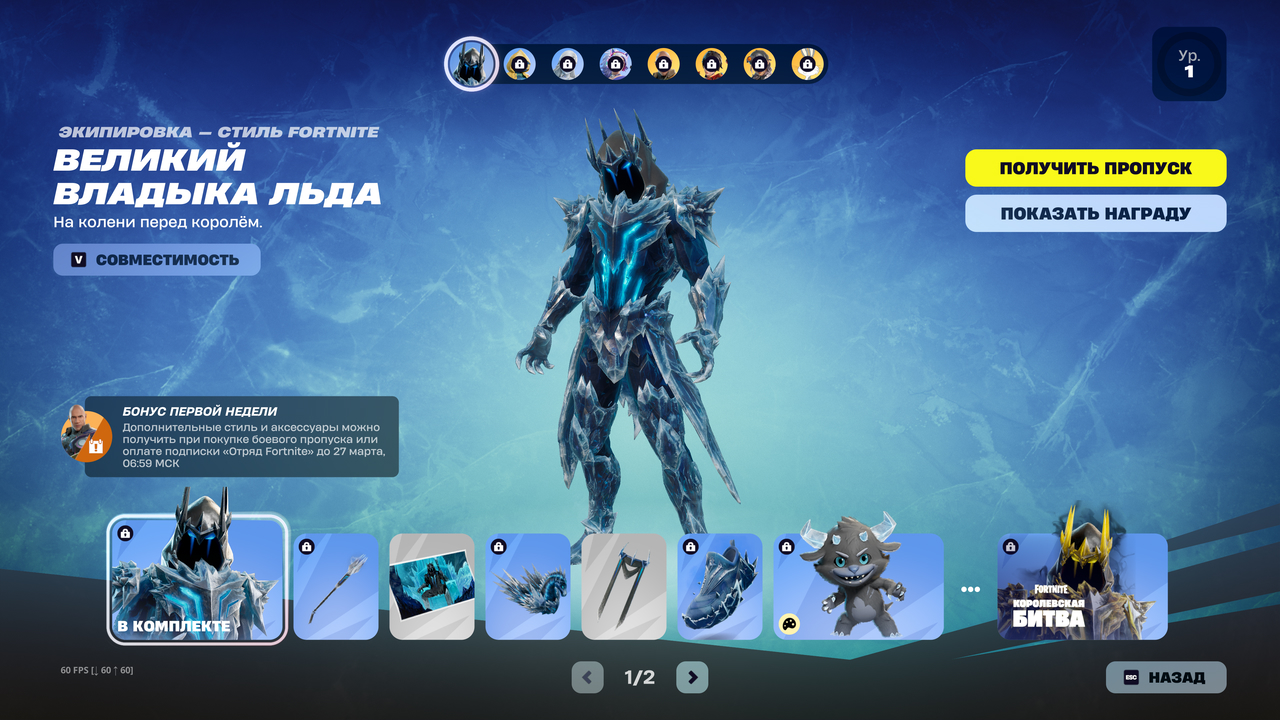The height and width of the screenshot is (720, 1280).
Task: Open the Королевская битва golden crown tile
Action: click(x=1082, y=586)
